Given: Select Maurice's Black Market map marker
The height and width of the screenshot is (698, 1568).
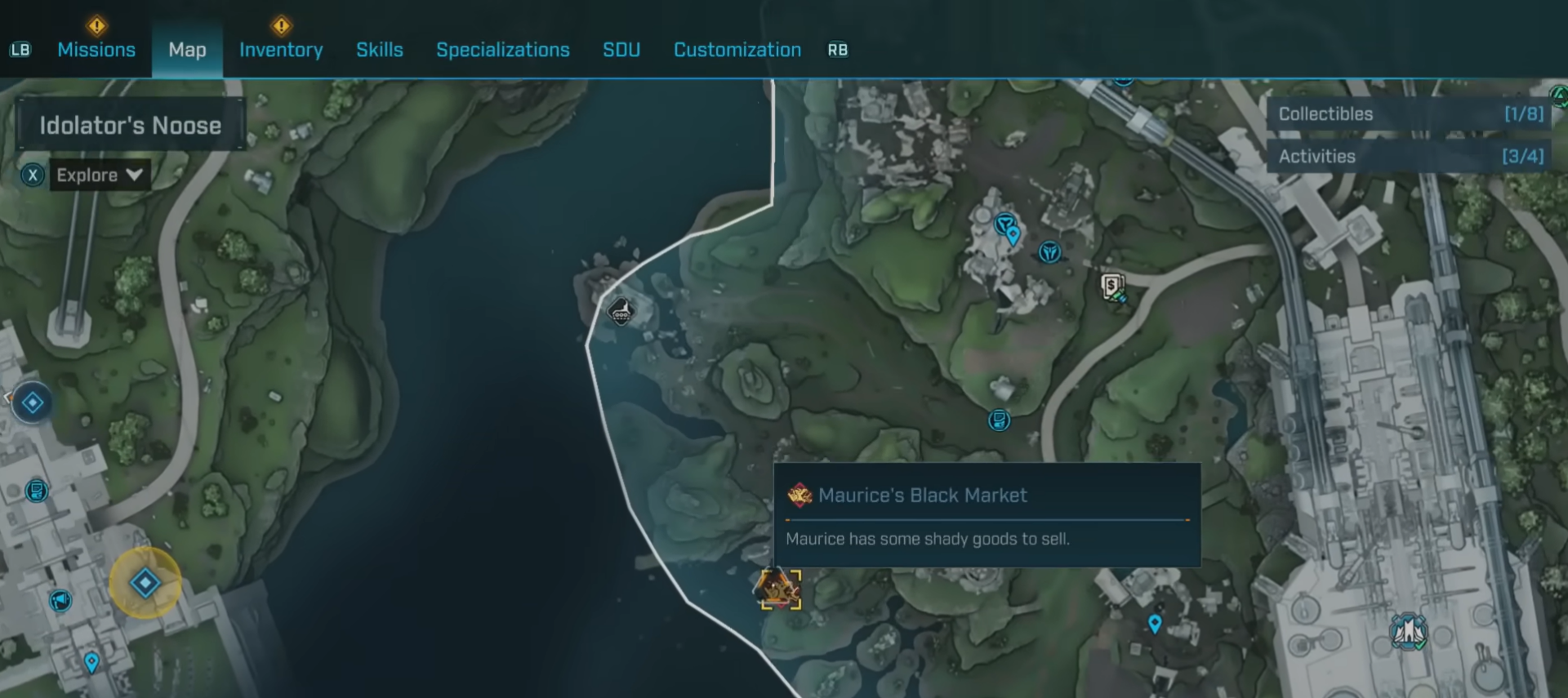Looking at the screenshot, I should coord(780,588).
